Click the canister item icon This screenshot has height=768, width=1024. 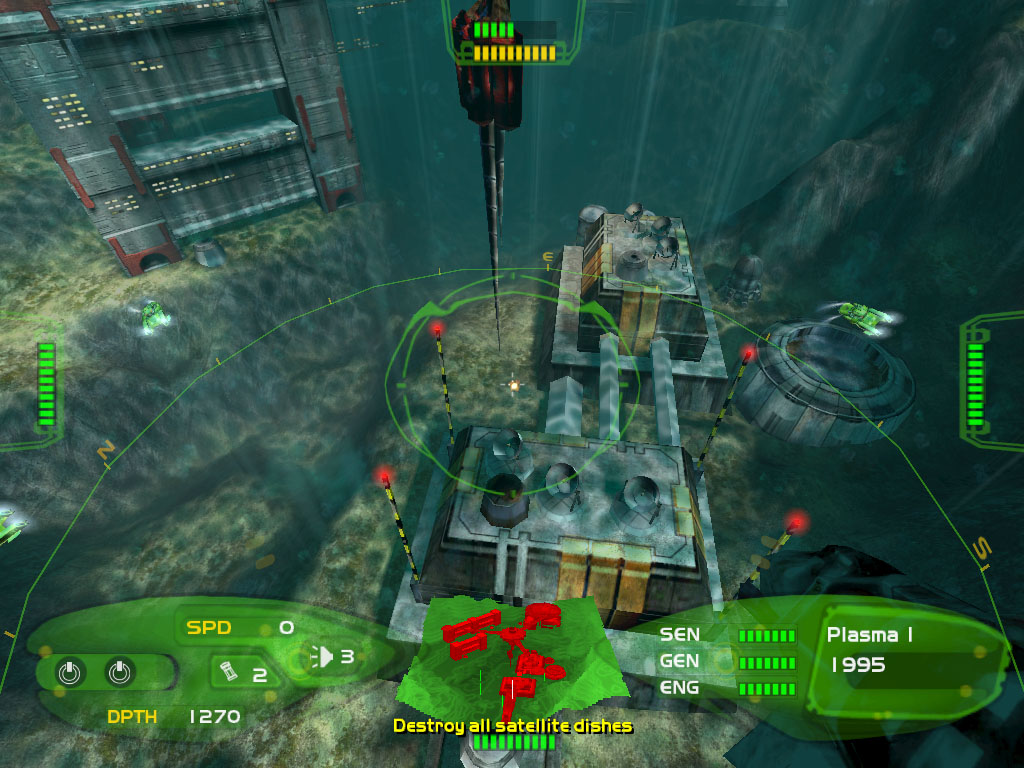click(226, 671)
